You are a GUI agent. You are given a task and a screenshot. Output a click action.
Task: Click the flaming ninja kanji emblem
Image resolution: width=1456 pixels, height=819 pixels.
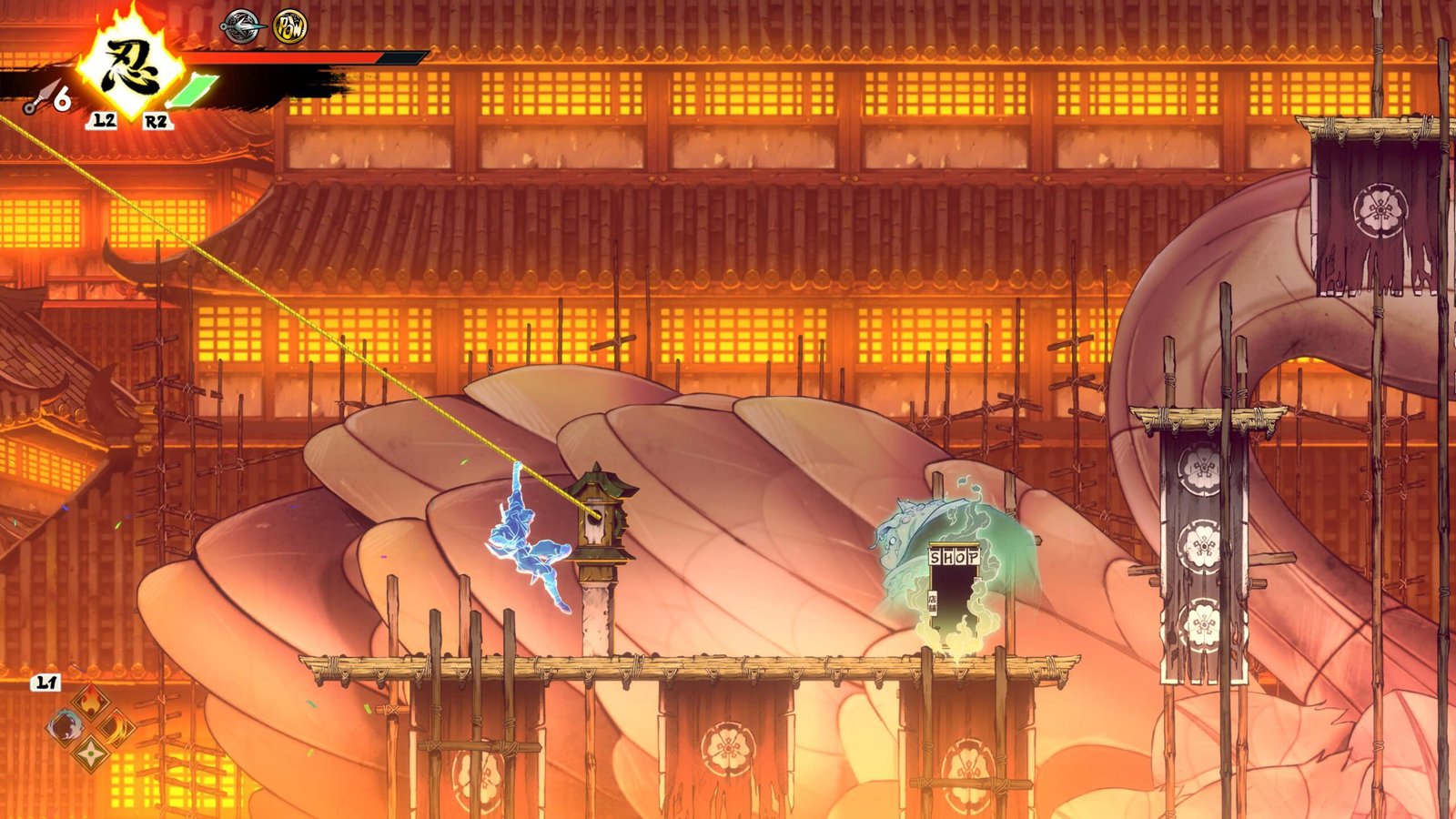point(131,66)
